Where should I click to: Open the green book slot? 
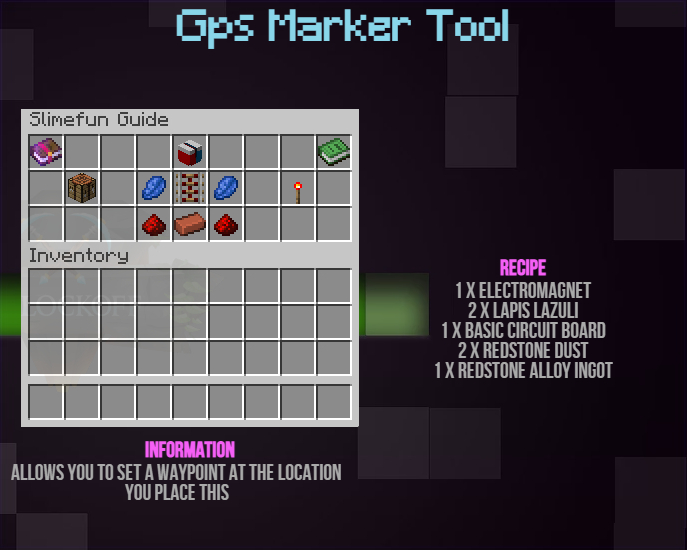pos(334,152)
